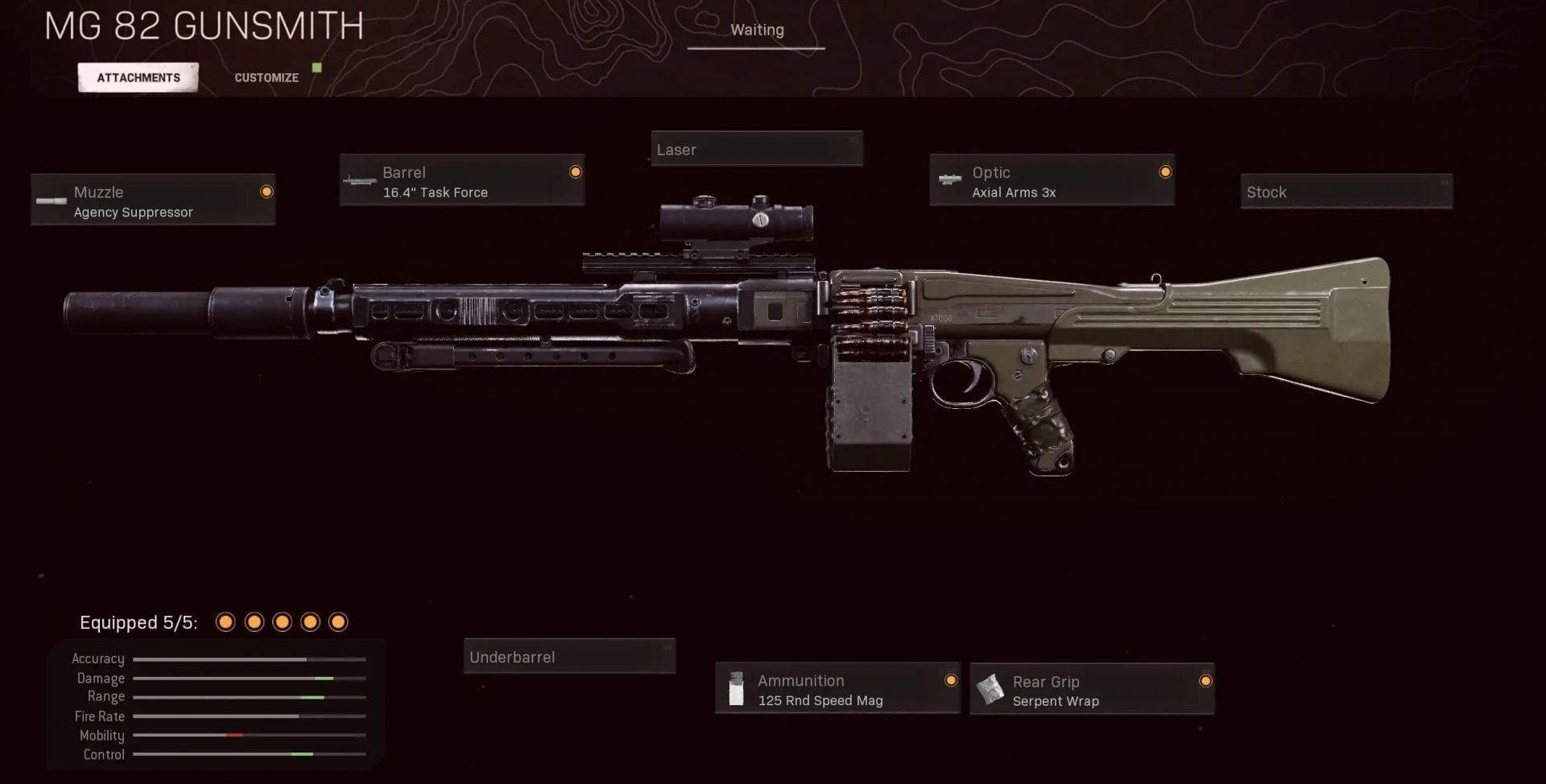This screenshot has height=784, width=1546.
Task: Click the orange dot on the Optic slot
Action: (1165, 171)
